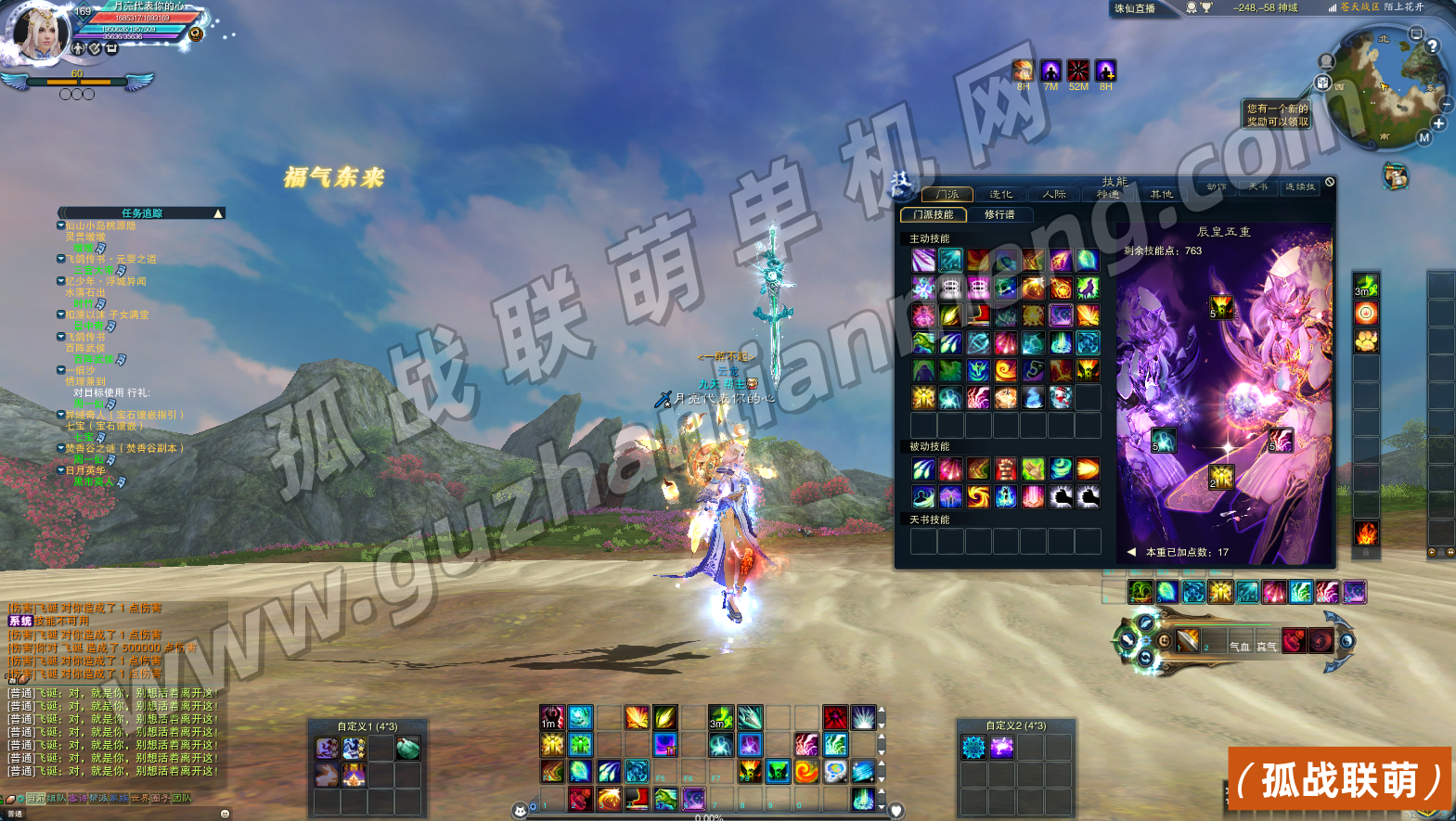Open the world map with the M button
1456x821 pixels.
[1424, 138]
